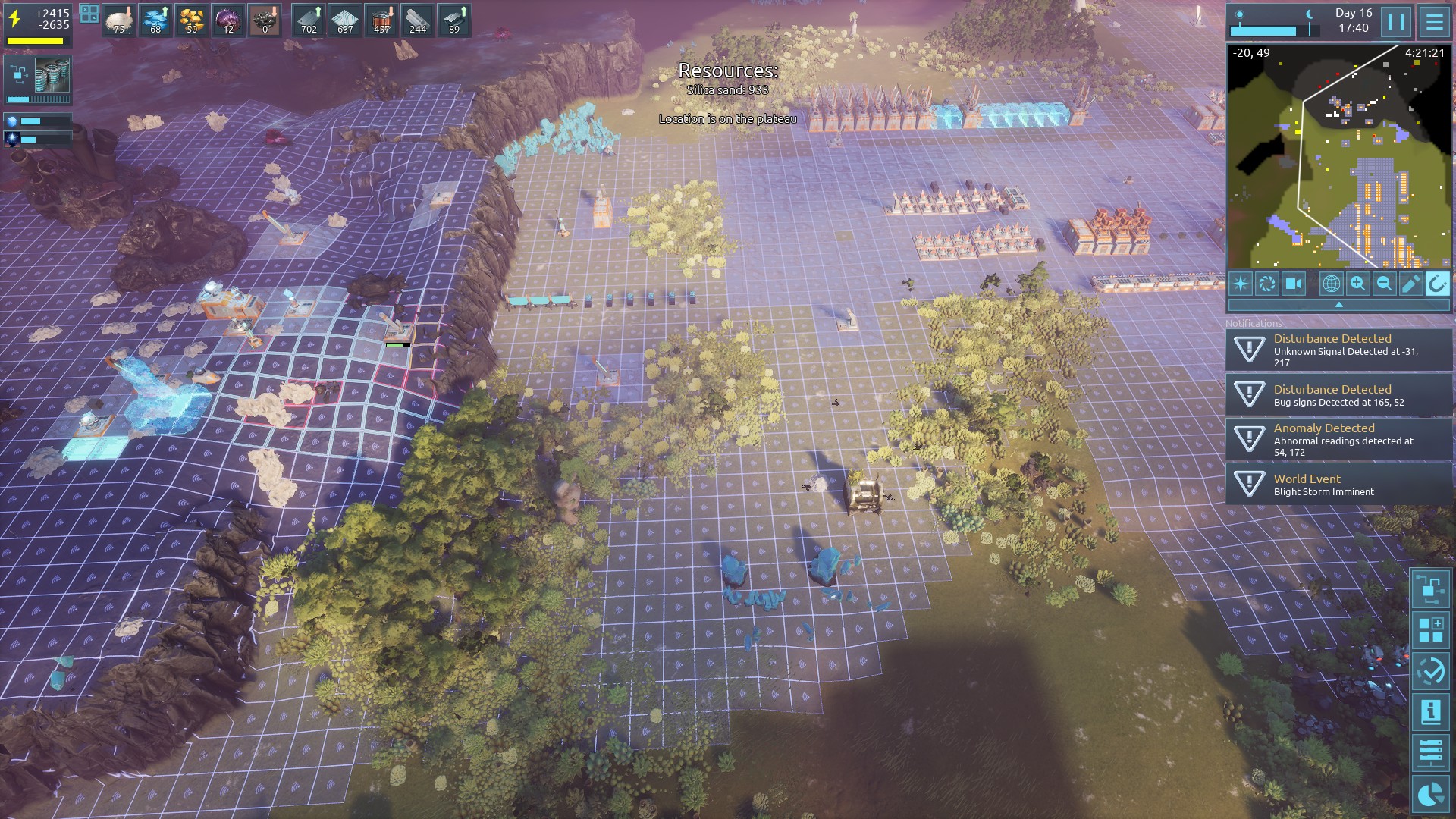Toggle the video camera button under the minimap
This screenshot has width=1456, height=819.
coord(1293,284)
